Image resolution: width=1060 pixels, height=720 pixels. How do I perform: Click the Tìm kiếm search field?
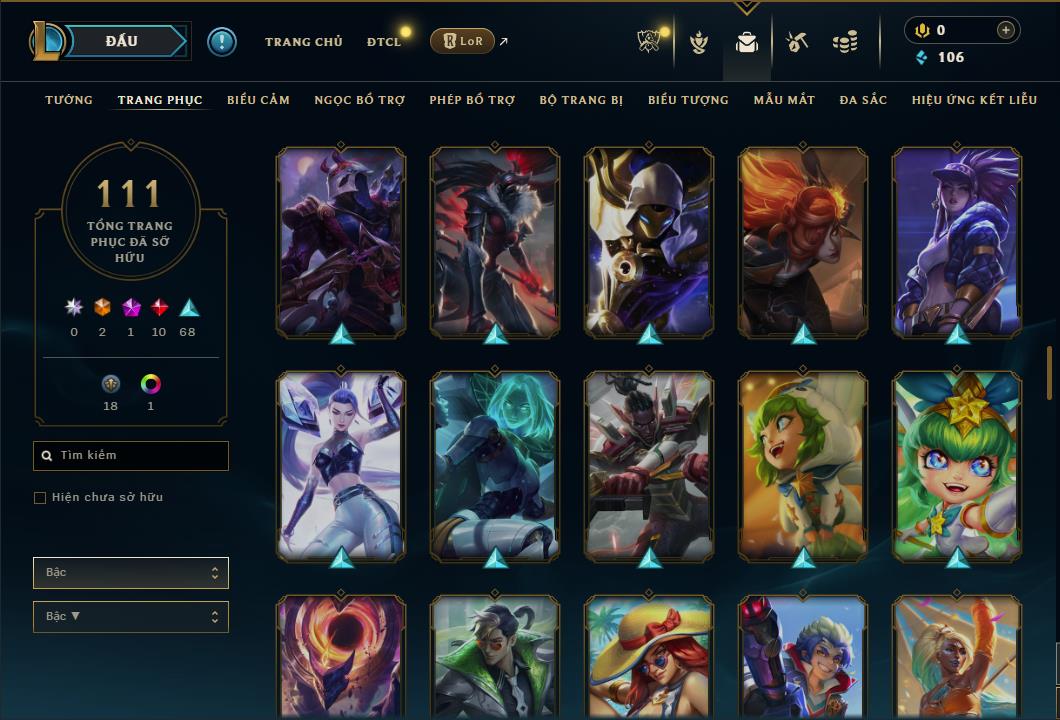pyautogui.click(x=131, y=456)
